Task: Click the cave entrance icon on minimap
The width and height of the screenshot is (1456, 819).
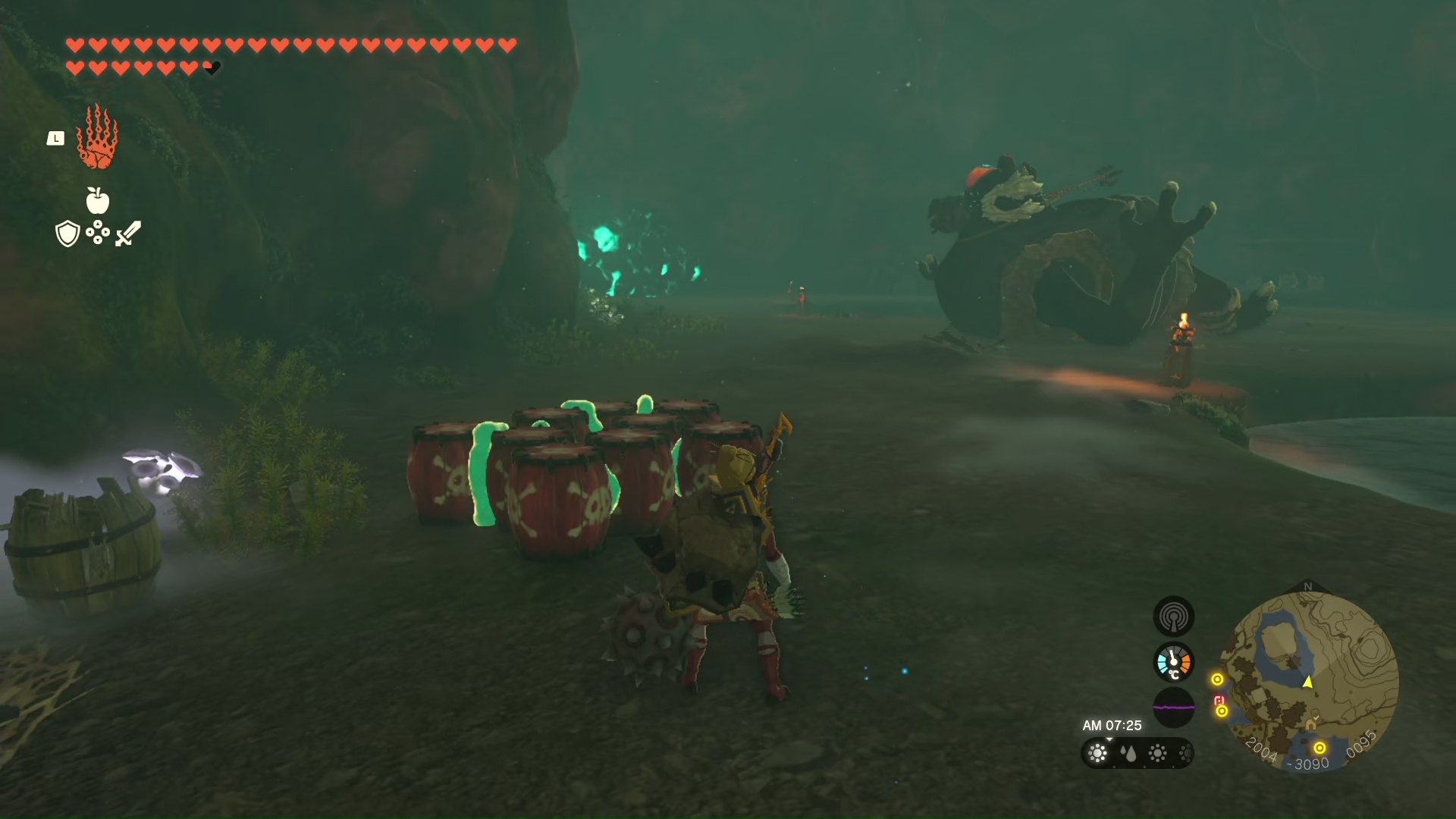Action: (x=1310, y=725)
